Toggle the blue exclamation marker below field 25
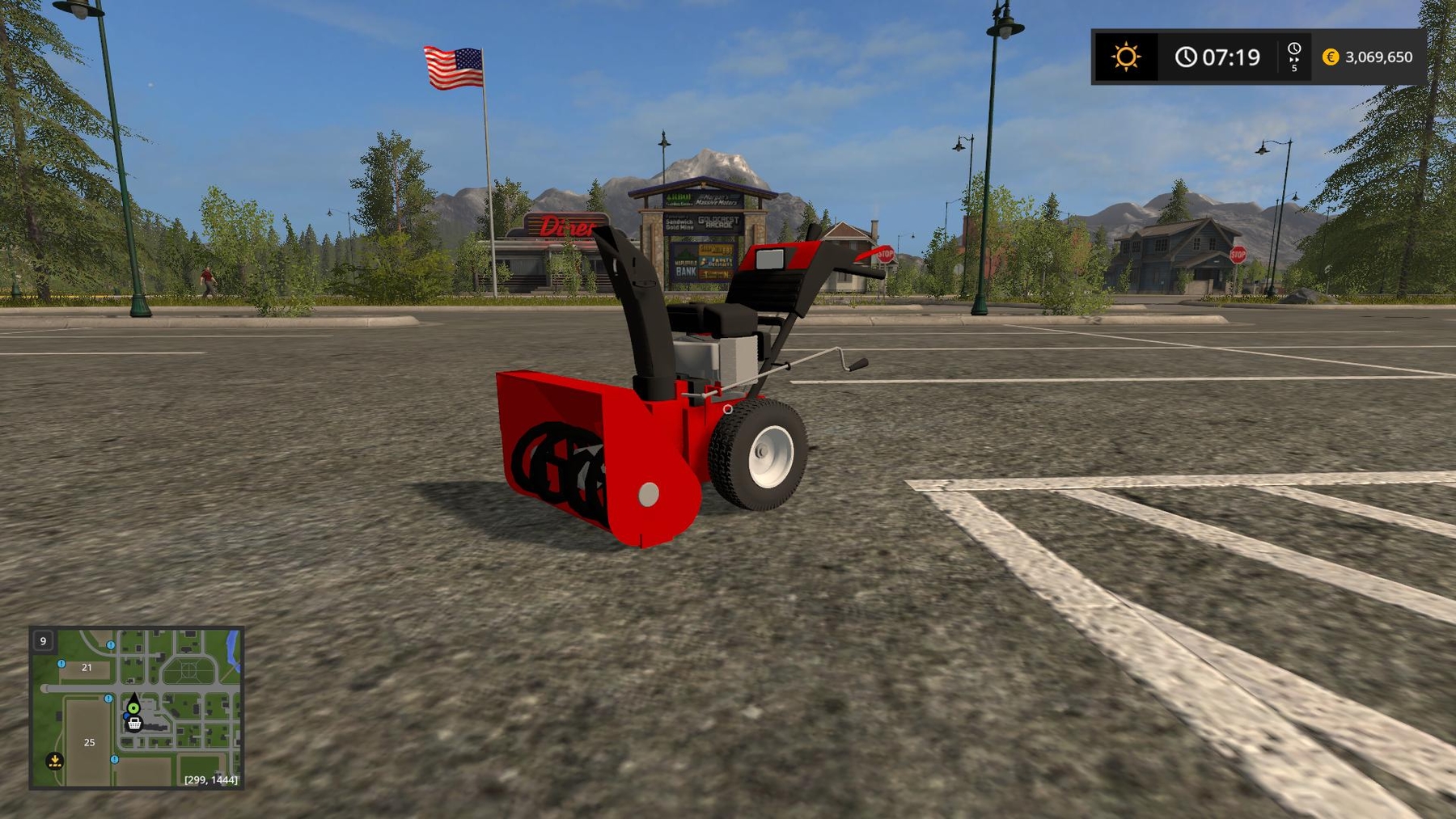 114,759
